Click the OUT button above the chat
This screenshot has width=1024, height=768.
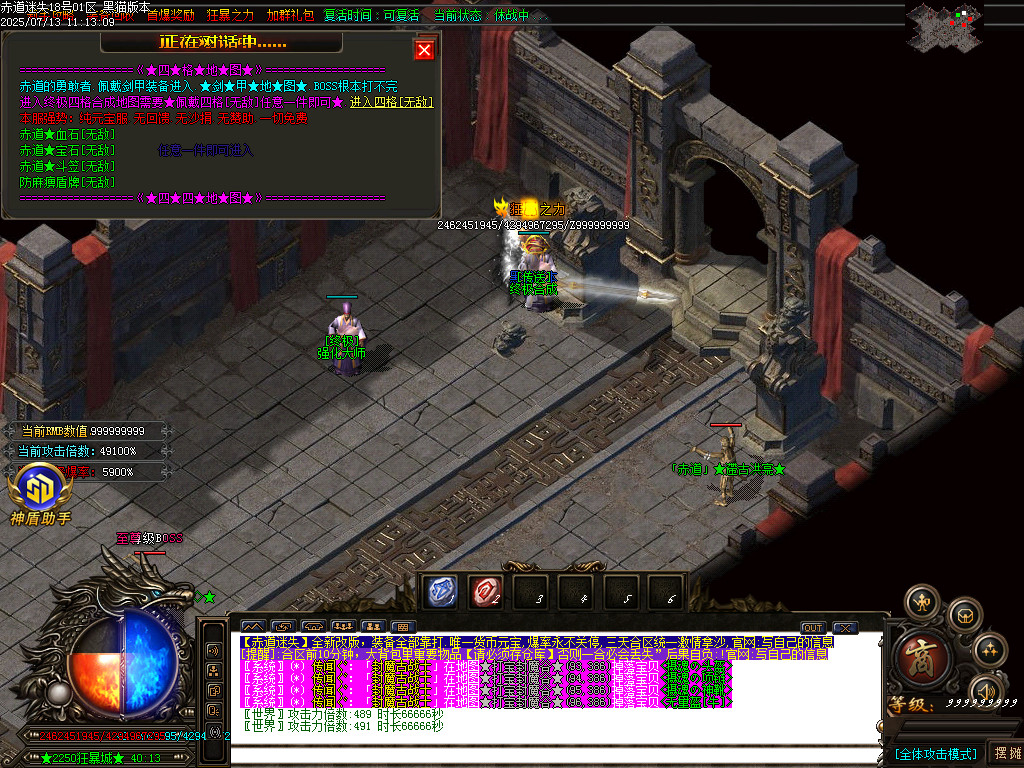[x=813, y=628]
